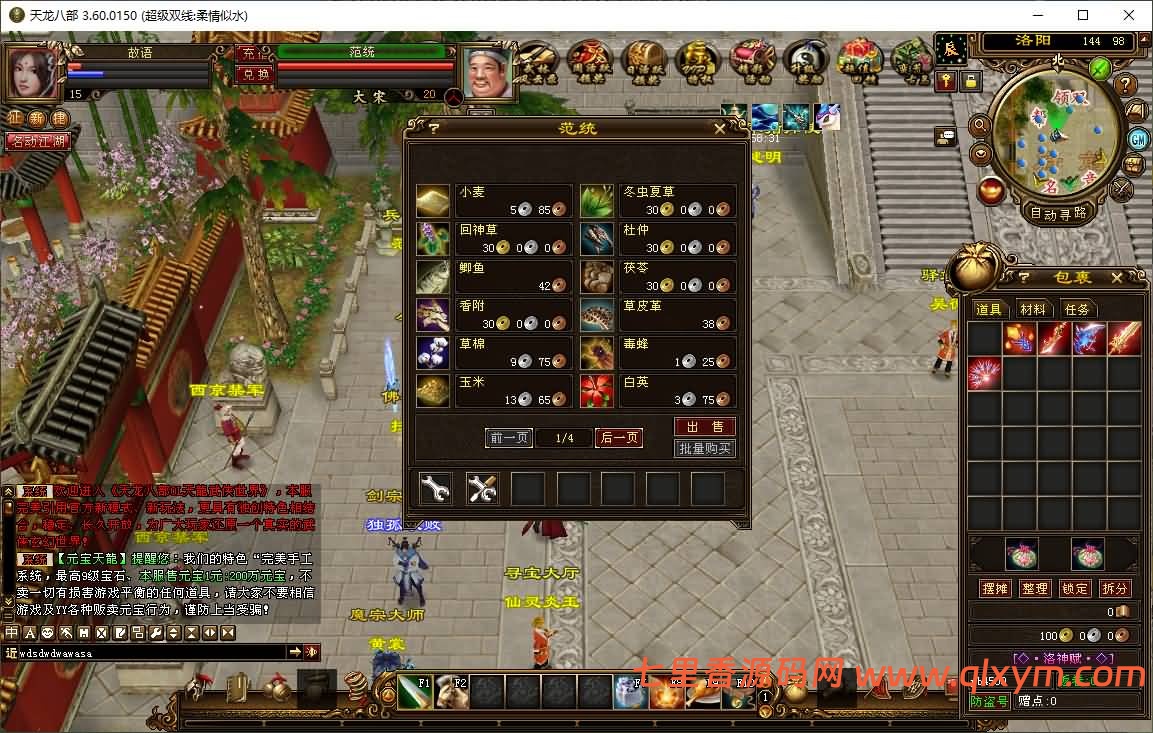Image resolution: width=1153 pixels, height=733 pixels.
Task: Select 小麦 in the shop list
Action: (494, 200)
